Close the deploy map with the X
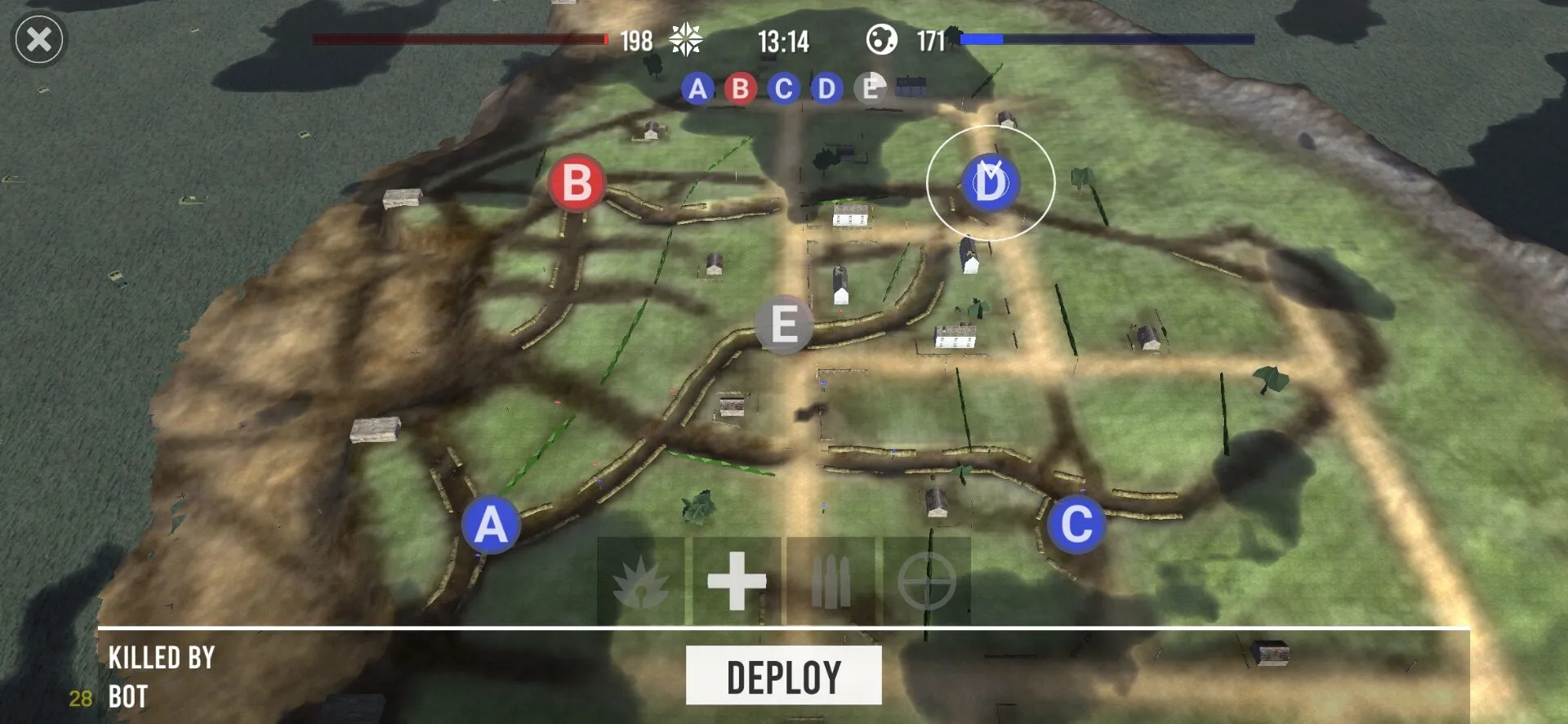This screenshot has width=1568, height=724. click(x=38, y=40)
